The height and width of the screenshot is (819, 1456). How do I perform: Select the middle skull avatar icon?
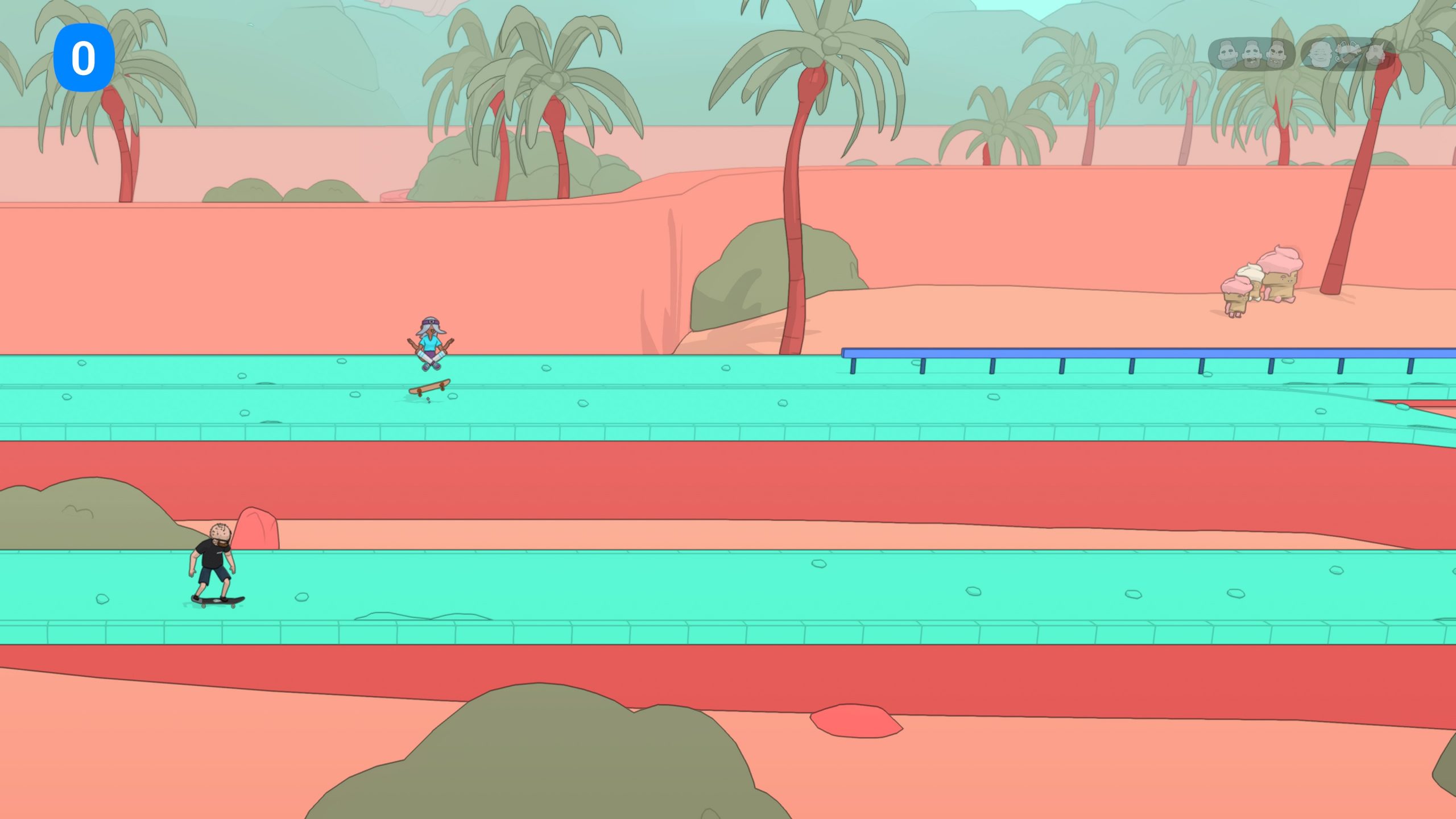(1252, 54)
